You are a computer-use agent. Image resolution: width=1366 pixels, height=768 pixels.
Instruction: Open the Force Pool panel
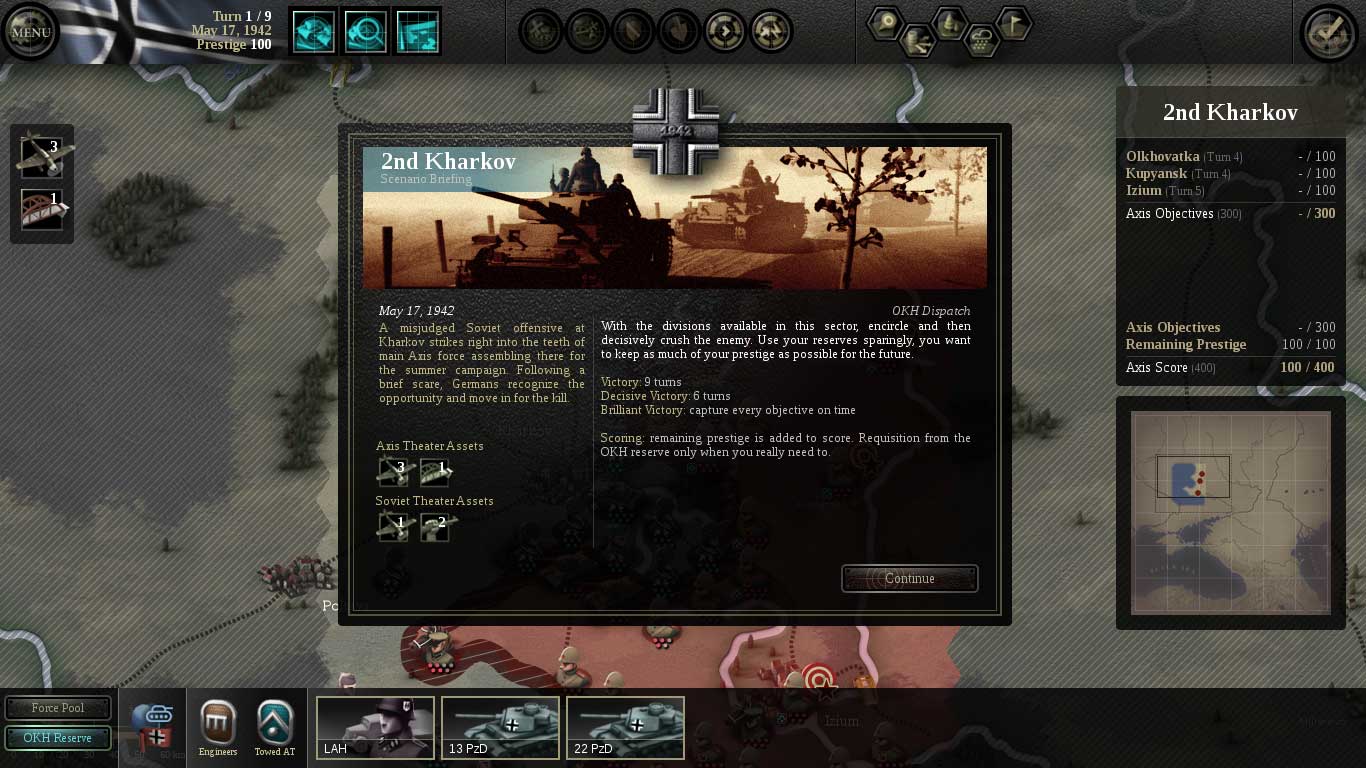click(58, 708)
